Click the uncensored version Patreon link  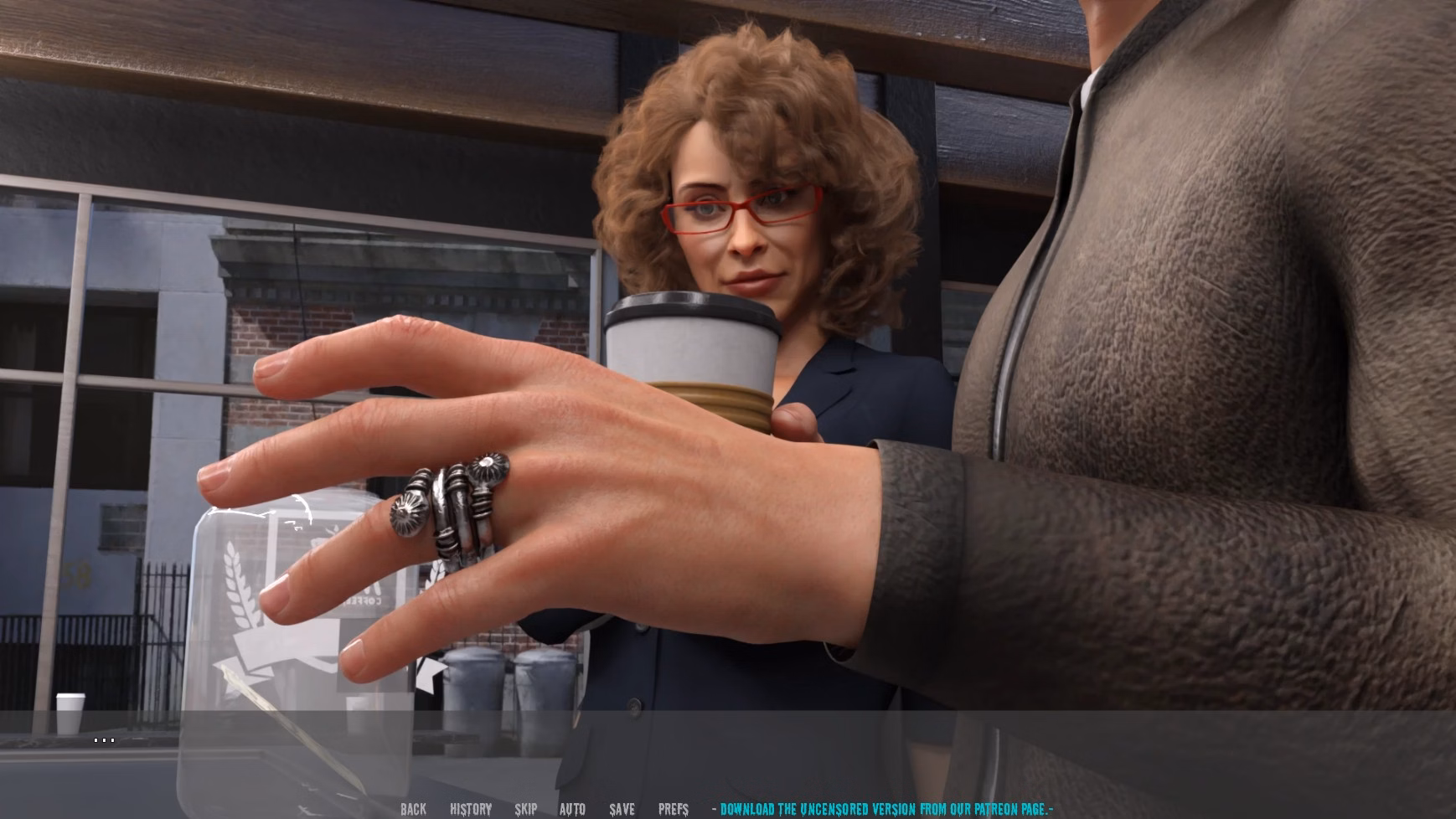click(x=882, y=809)
